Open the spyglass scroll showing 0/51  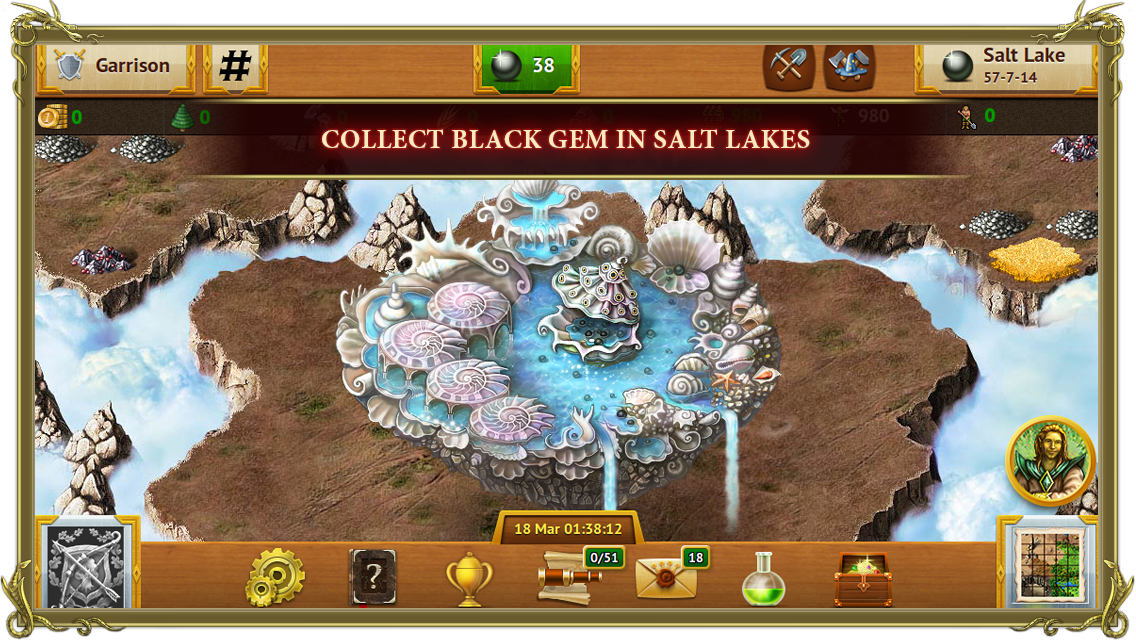click(x=570, y=578)
